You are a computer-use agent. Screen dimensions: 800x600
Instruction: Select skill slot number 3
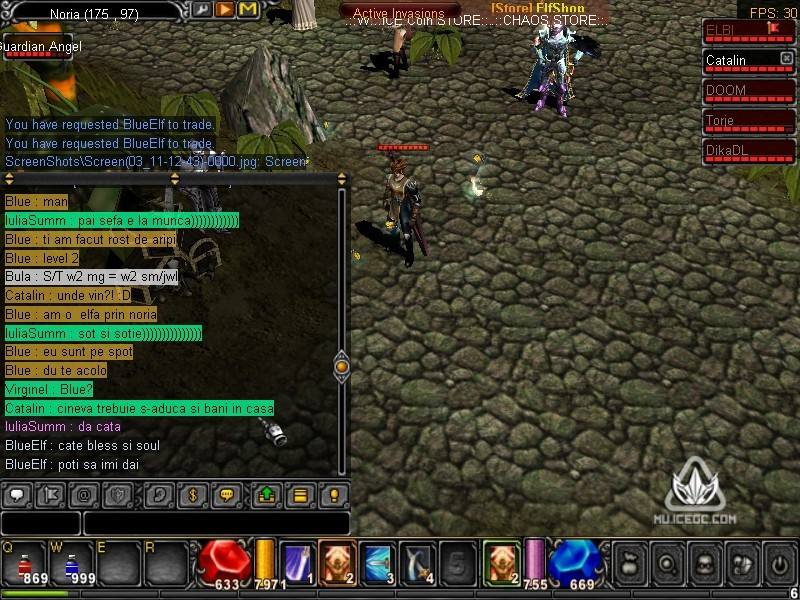coord(376,562)
